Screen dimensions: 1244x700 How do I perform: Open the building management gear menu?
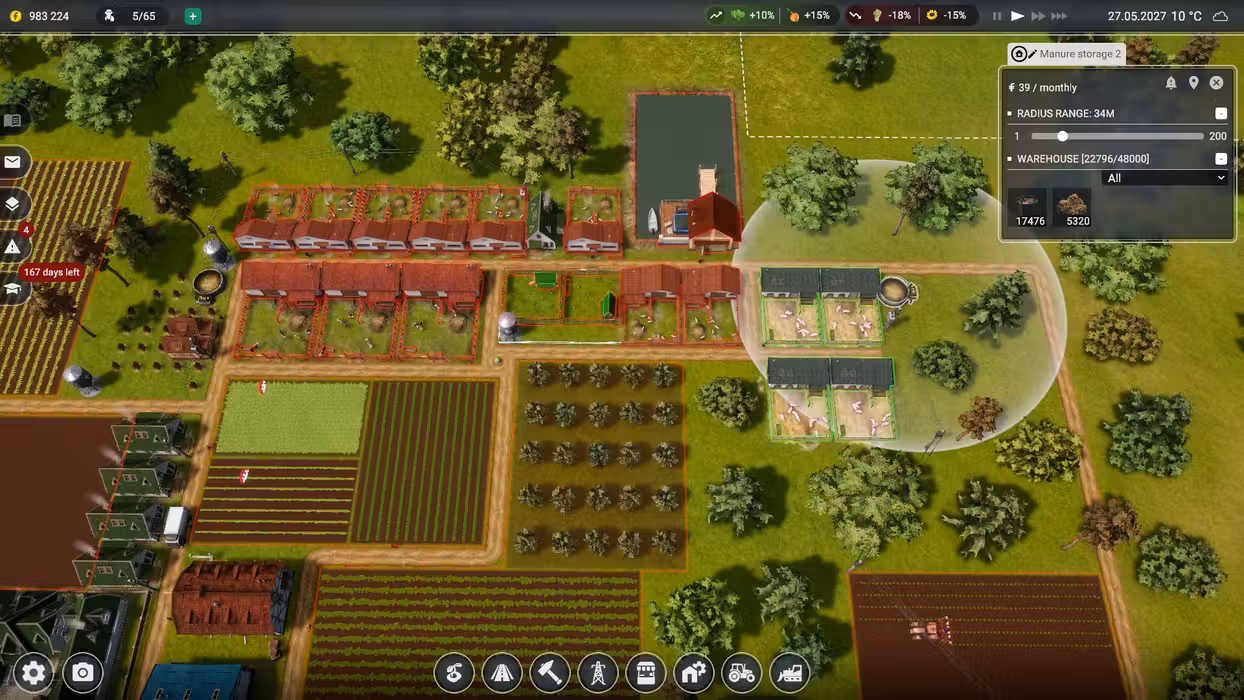[694, 673]
